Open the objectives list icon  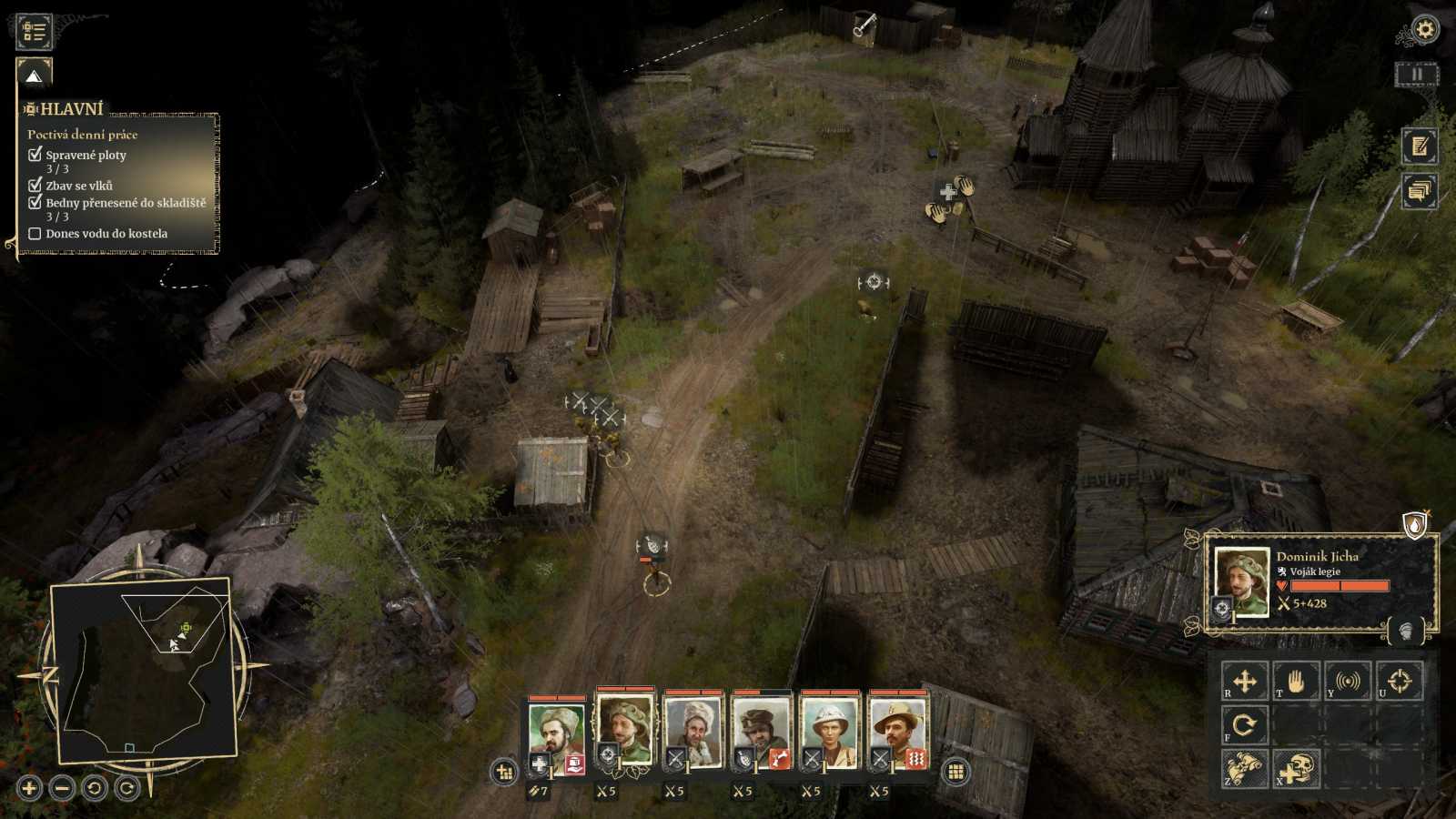(x=35, y=31)
